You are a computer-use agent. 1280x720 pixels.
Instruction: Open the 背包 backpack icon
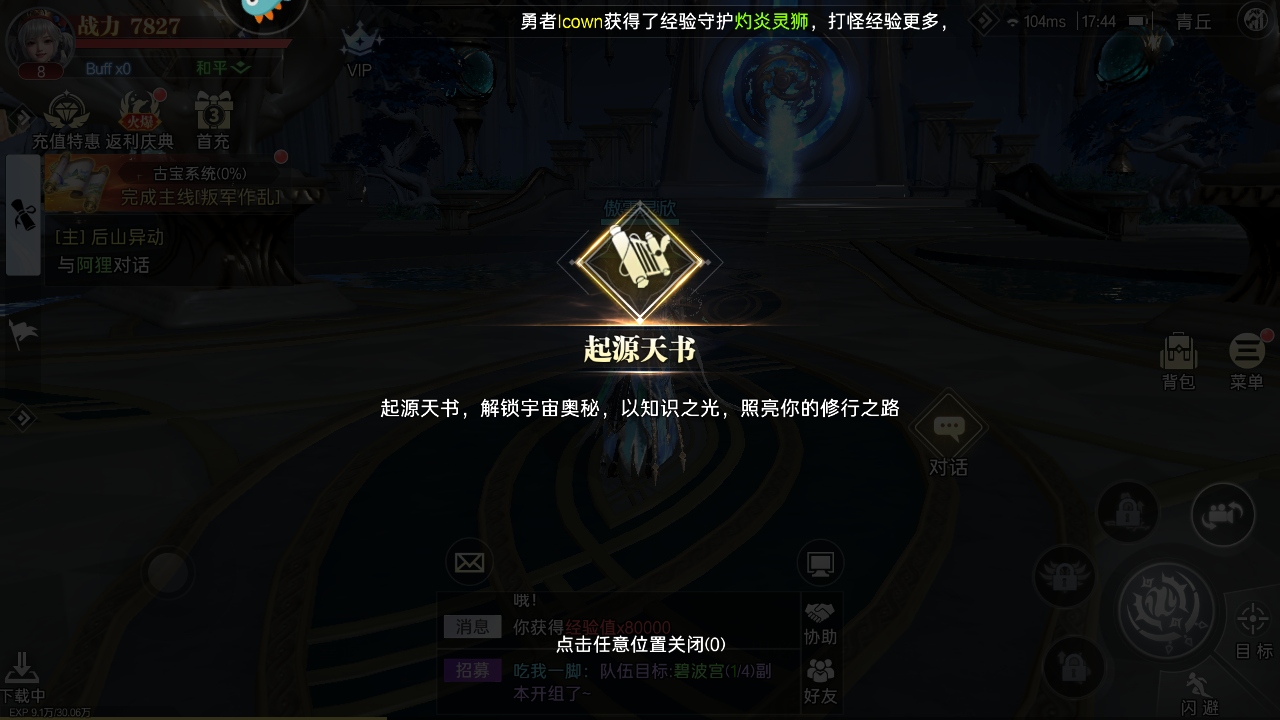coord(1178,355)
